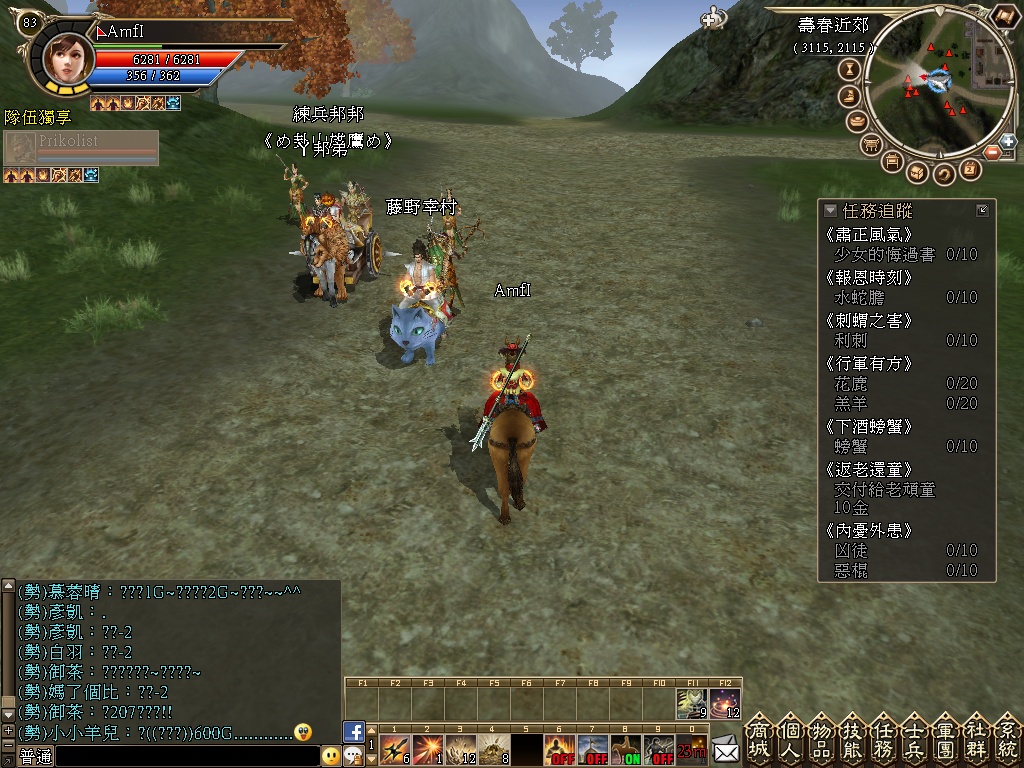Viewport: 1024px width, 768px height.
Task: Open the 技能 skills menu
Action: [x=852, y=738]
